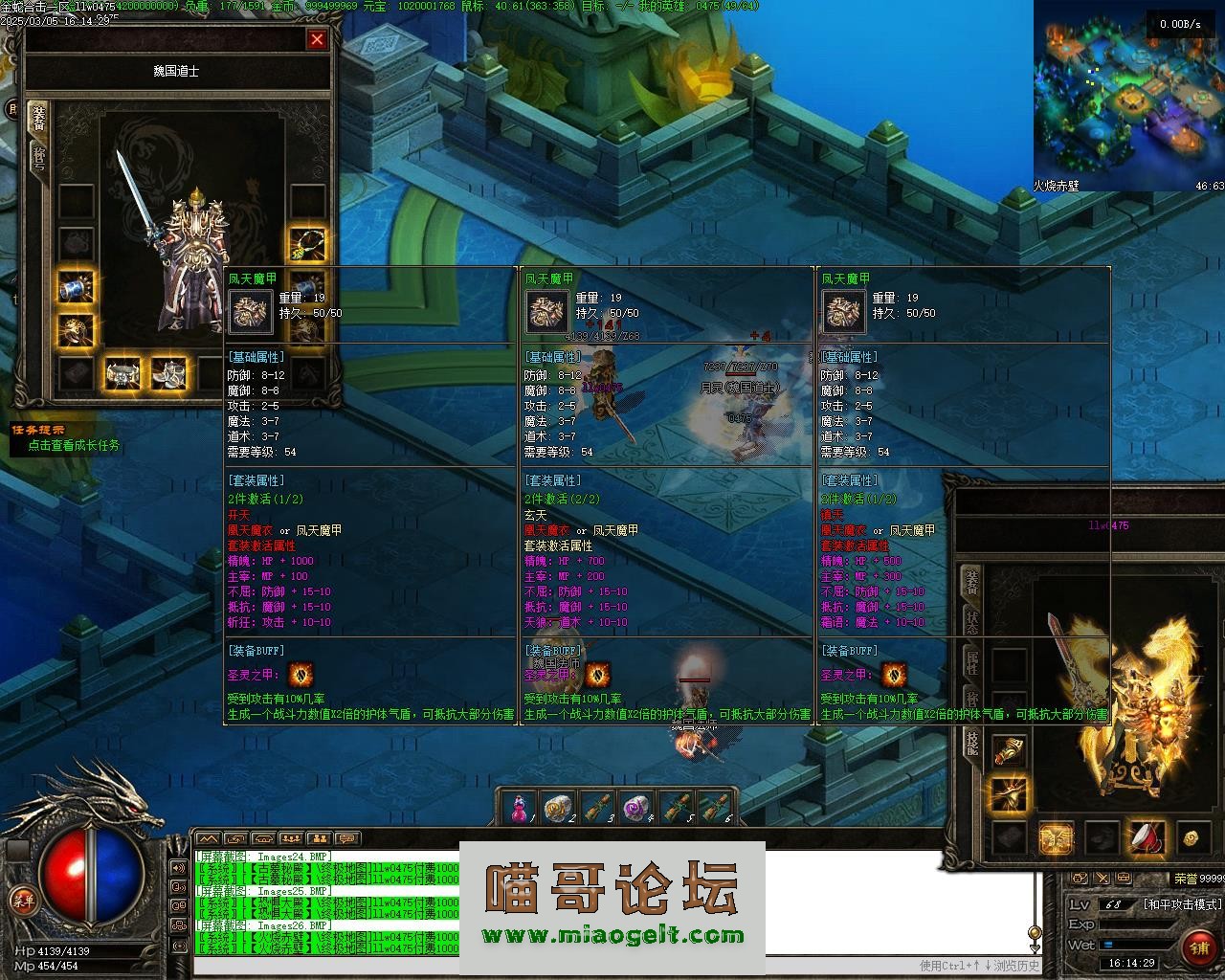The image size is (1225, 980).
Task: Click the red 铺 shop button
Action: 1197,947
